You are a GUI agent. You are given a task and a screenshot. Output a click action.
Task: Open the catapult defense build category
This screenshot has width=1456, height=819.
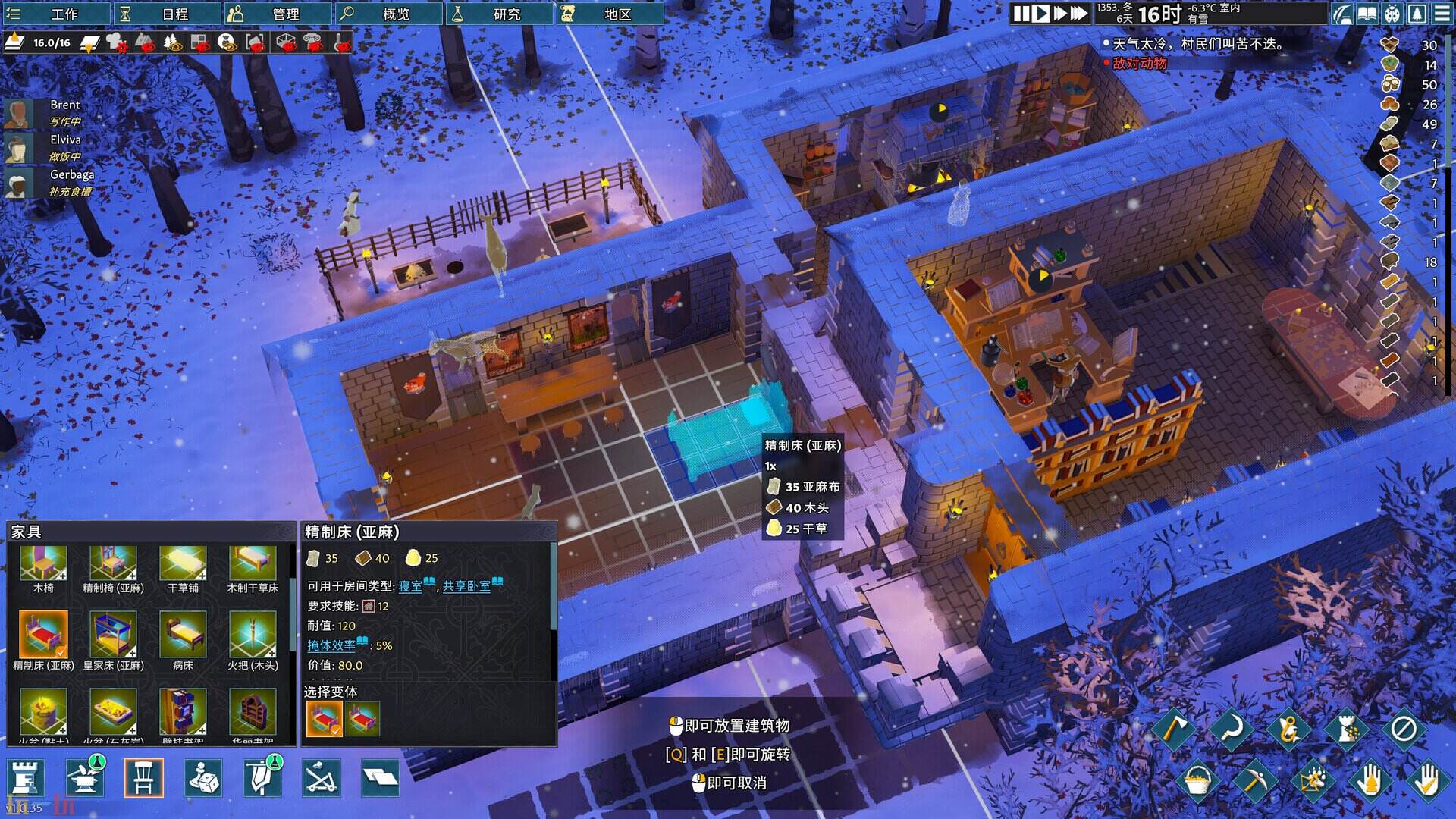pos(322,778)
